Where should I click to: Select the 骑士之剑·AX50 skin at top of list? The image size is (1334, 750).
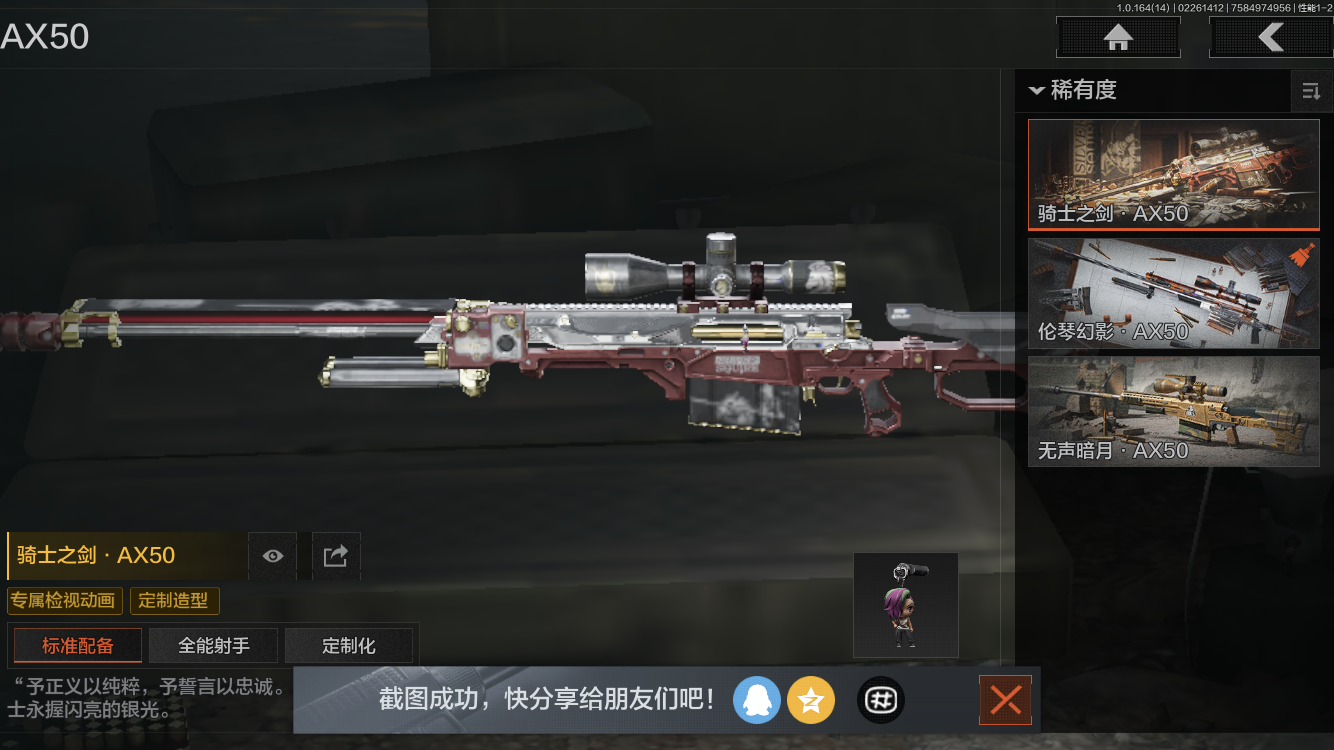click(x=1173, y=174)
